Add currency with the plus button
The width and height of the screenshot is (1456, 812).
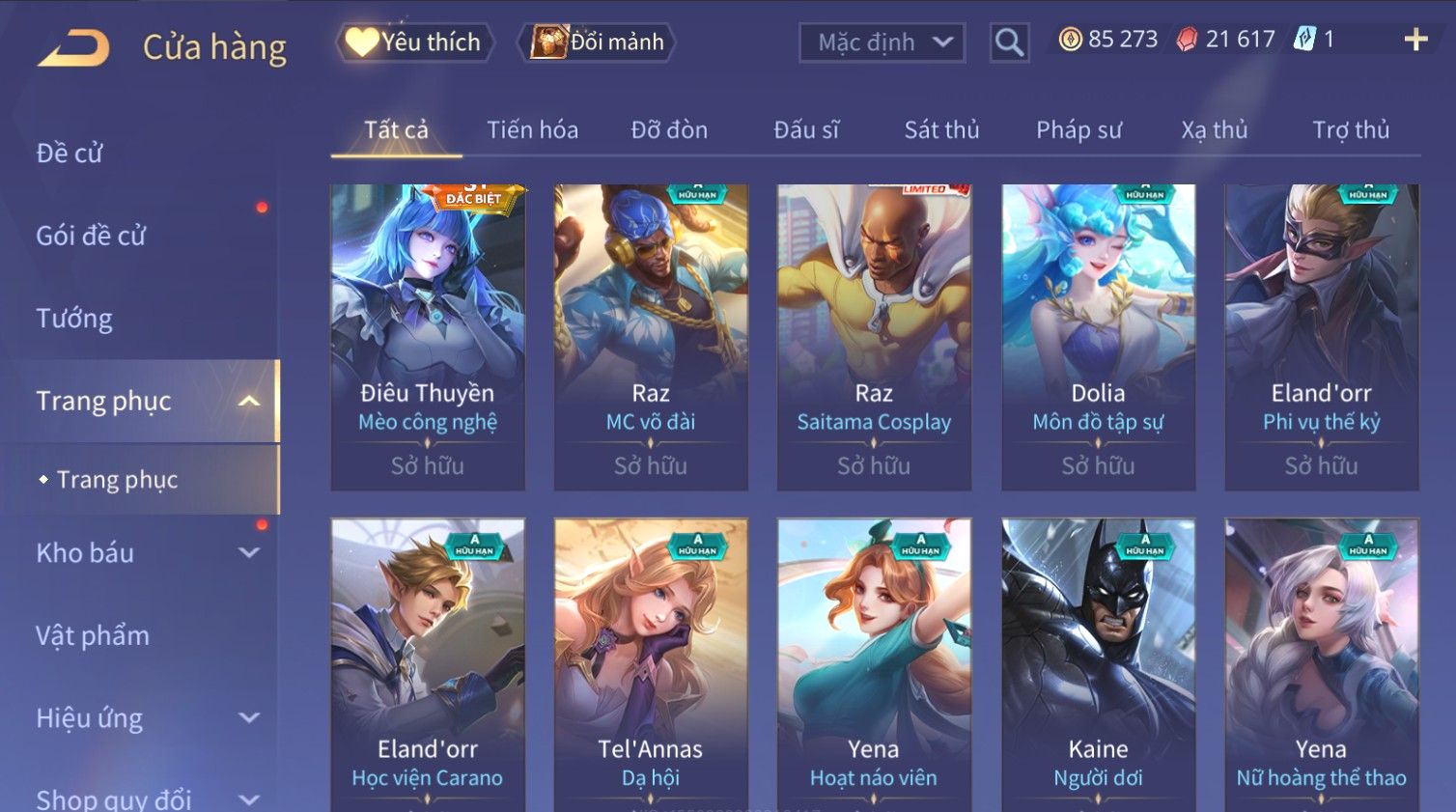[1415, 40]
